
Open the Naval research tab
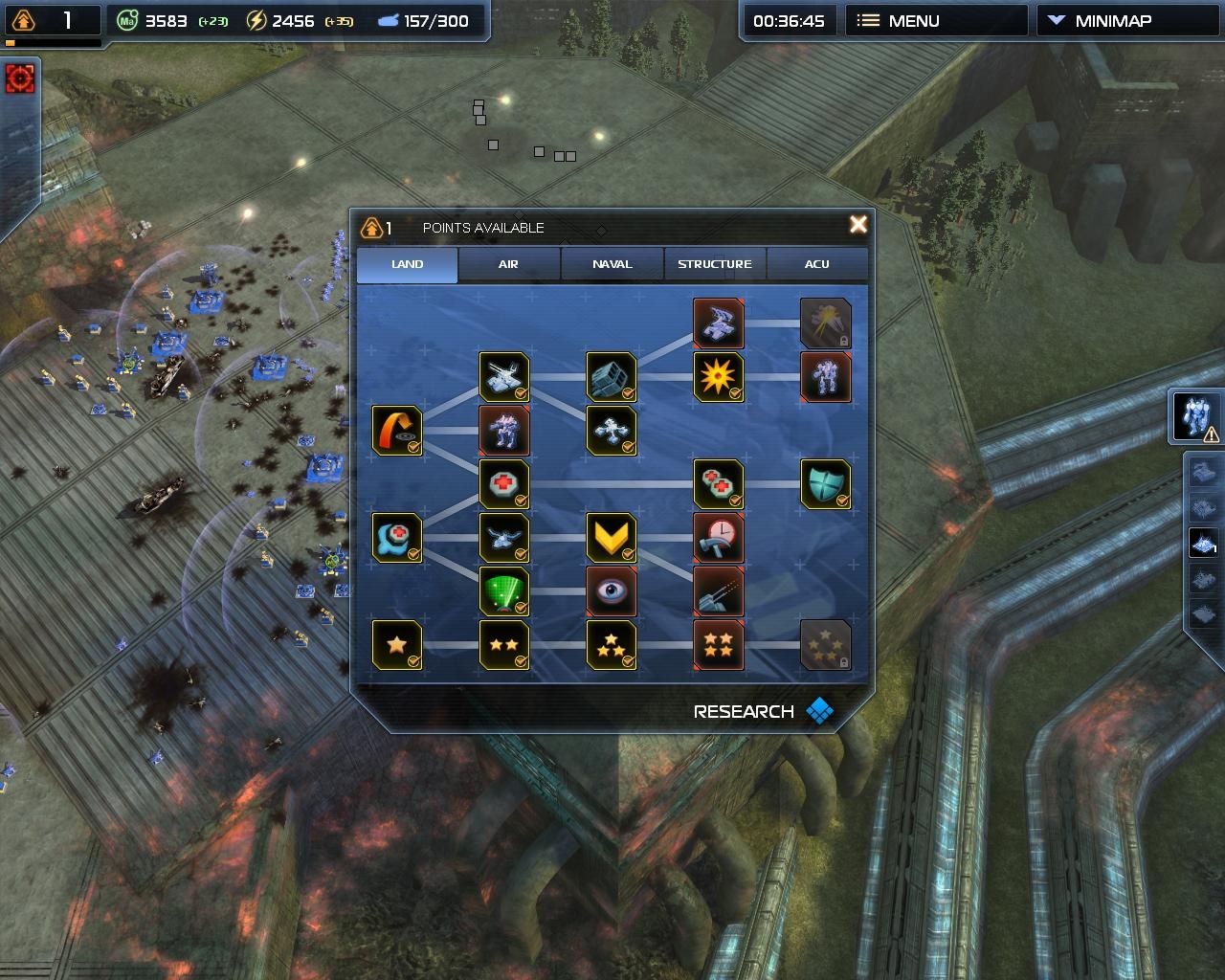point(612,264)
